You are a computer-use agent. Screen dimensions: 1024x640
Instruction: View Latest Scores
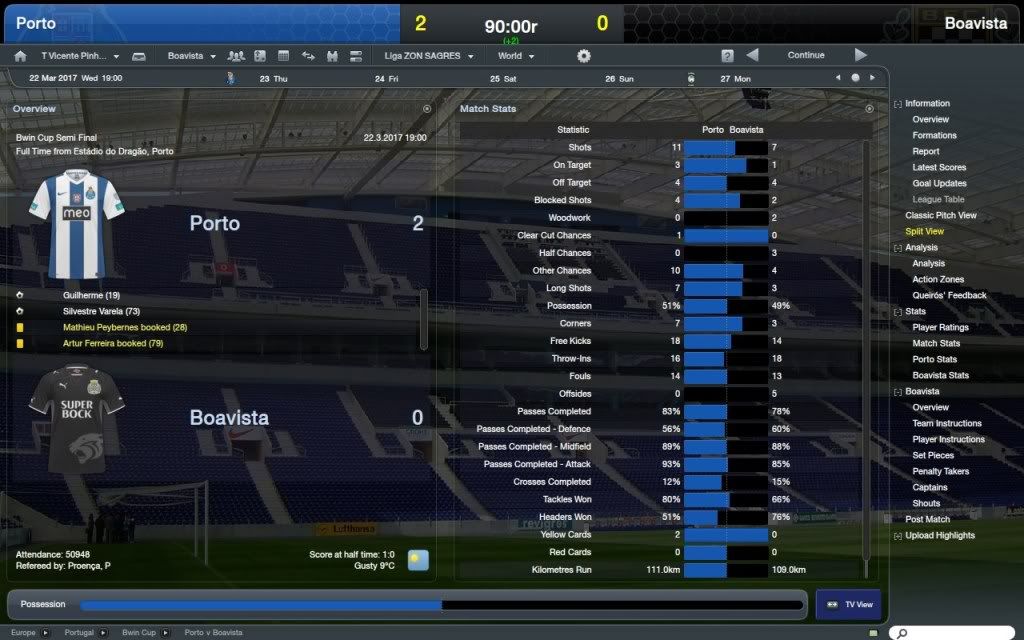(939, 168)
